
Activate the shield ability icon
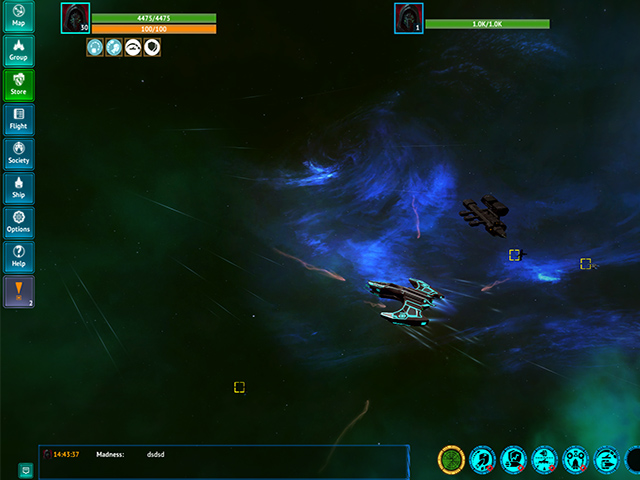click(514, 459)
